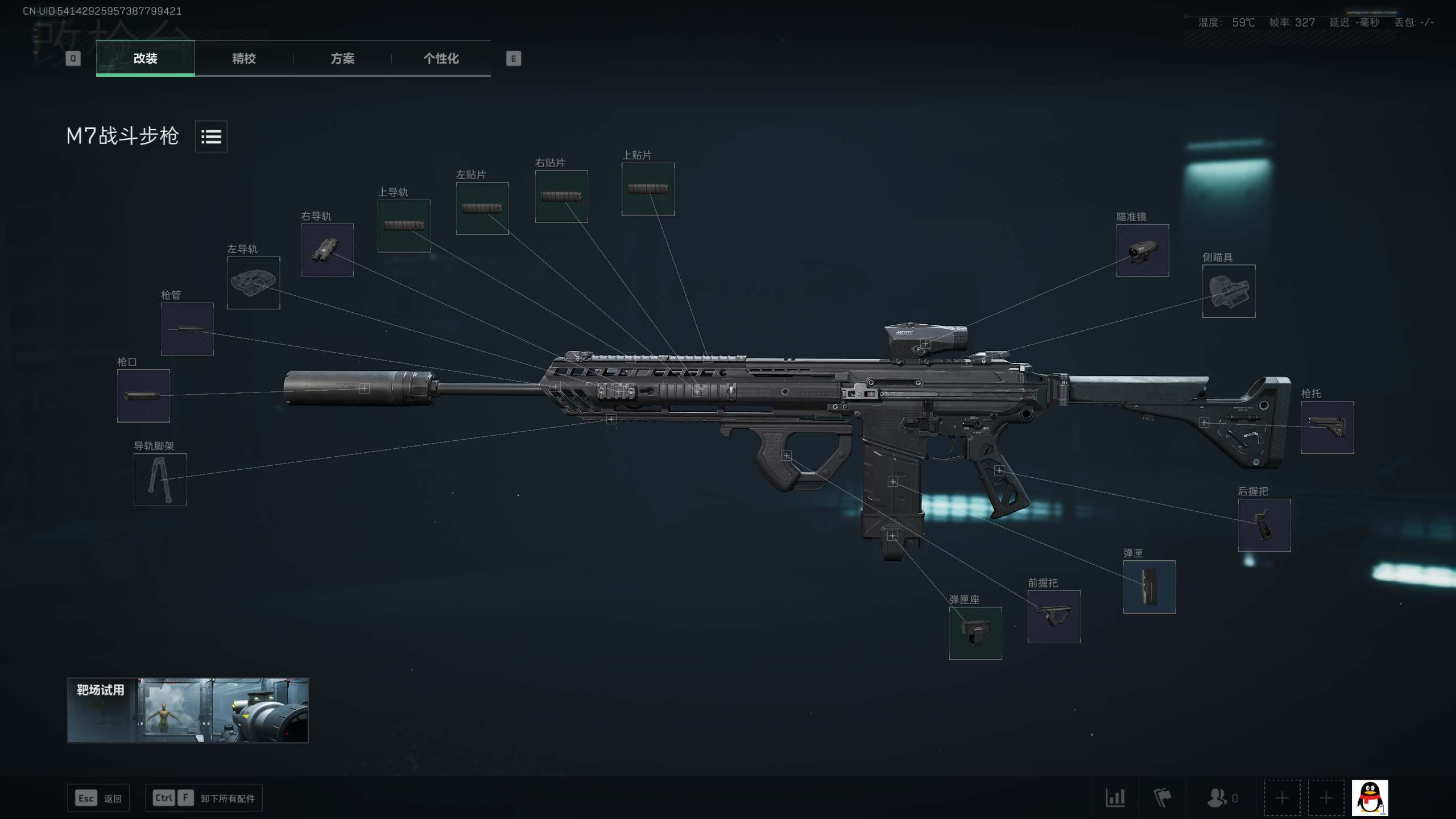Select the 前握把 foregrip slot
The width and height of the screenshot is (1456, 819).
1053,617
